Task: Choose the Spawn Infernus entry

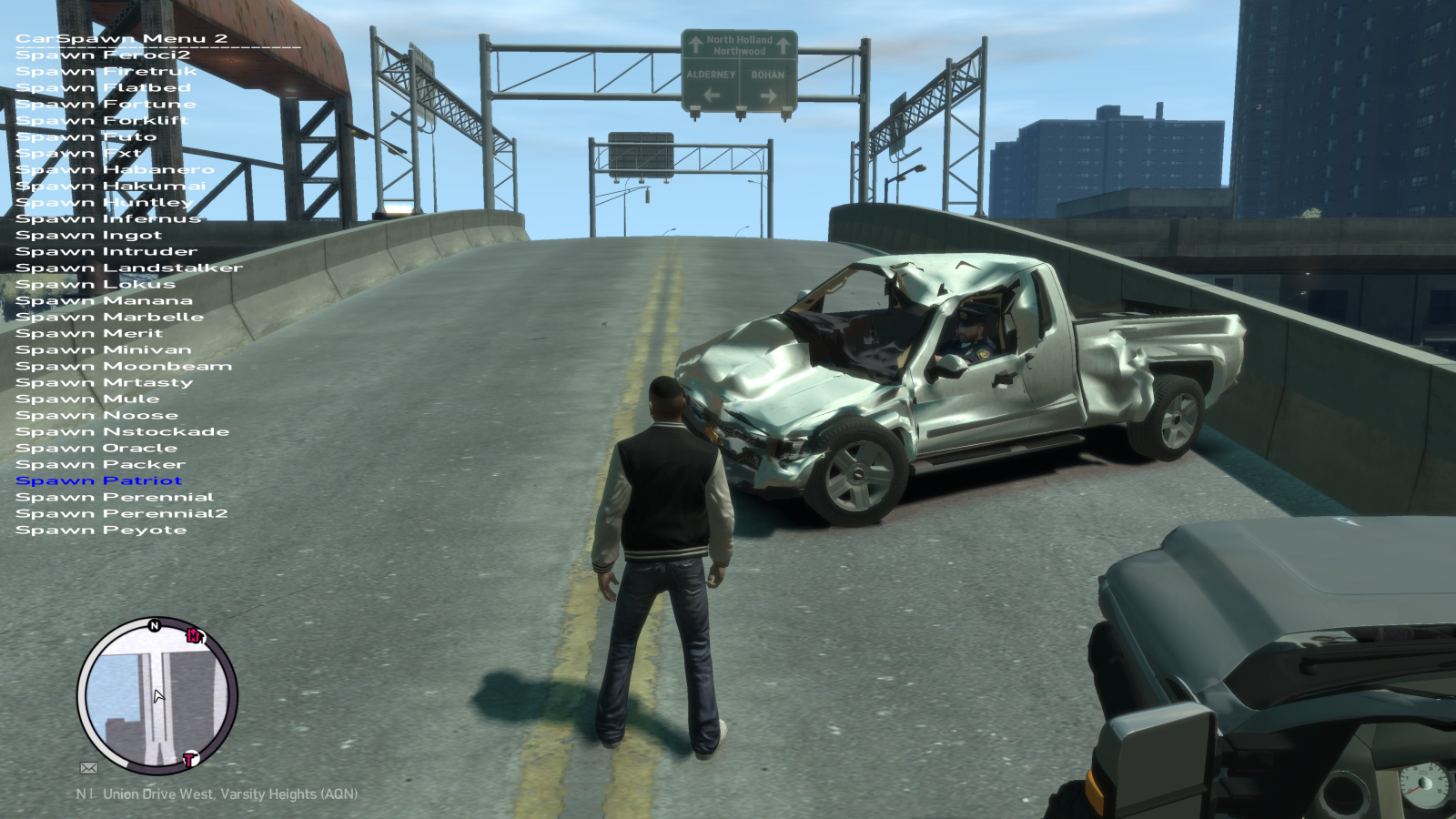Action: click(108, 218)
